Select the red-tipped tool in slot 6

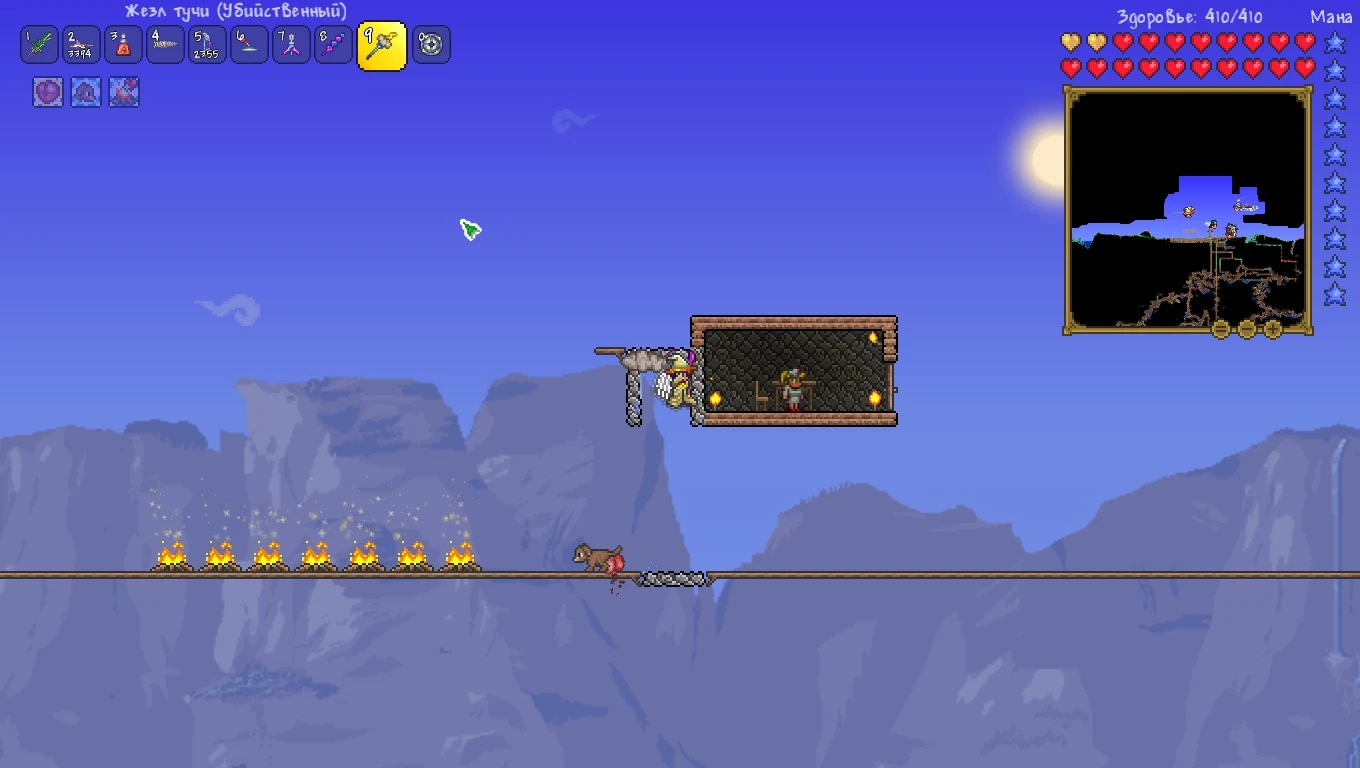(249, 45)
